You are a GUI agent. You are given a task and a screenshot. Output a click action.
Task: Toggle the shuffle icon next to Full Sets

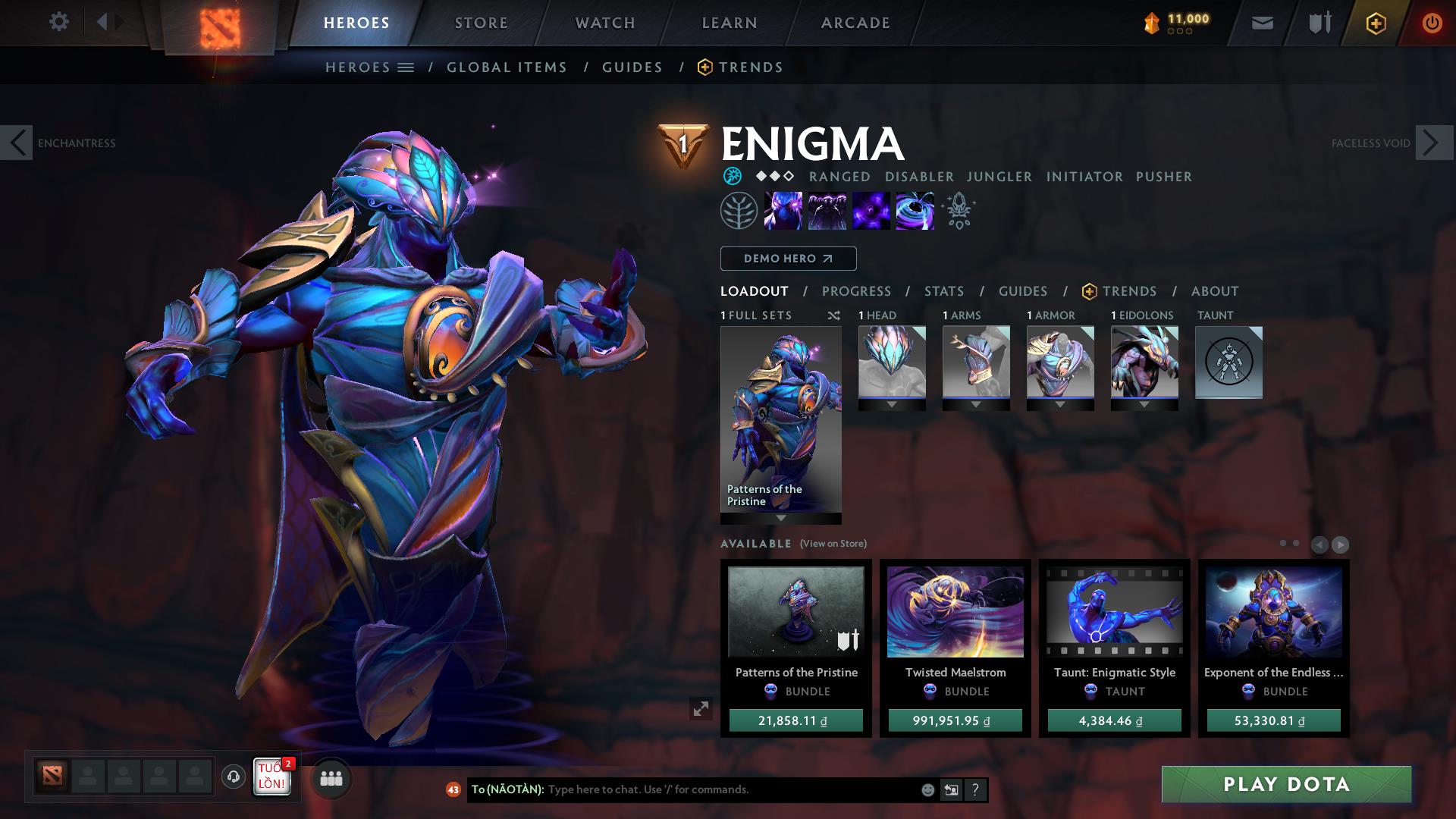coord(833,315)
